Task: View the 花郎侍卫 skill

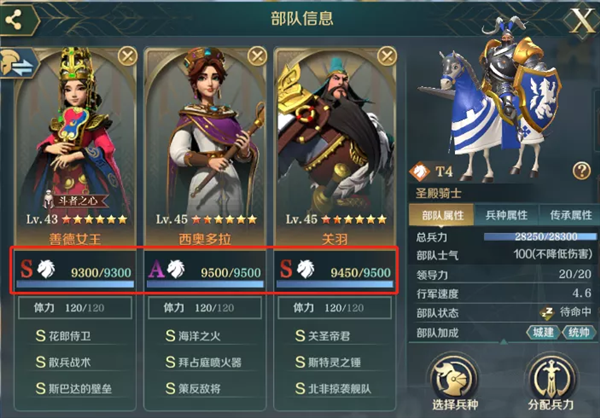Action: 77,336
